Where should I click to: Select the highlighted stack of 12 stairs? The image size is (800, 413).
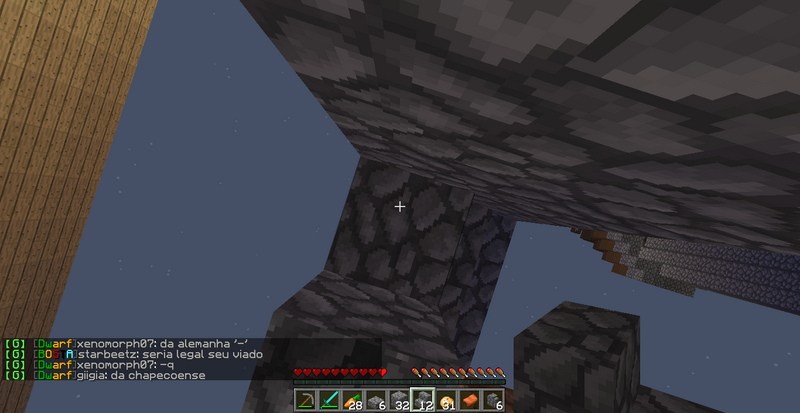[x=423, y=401]
